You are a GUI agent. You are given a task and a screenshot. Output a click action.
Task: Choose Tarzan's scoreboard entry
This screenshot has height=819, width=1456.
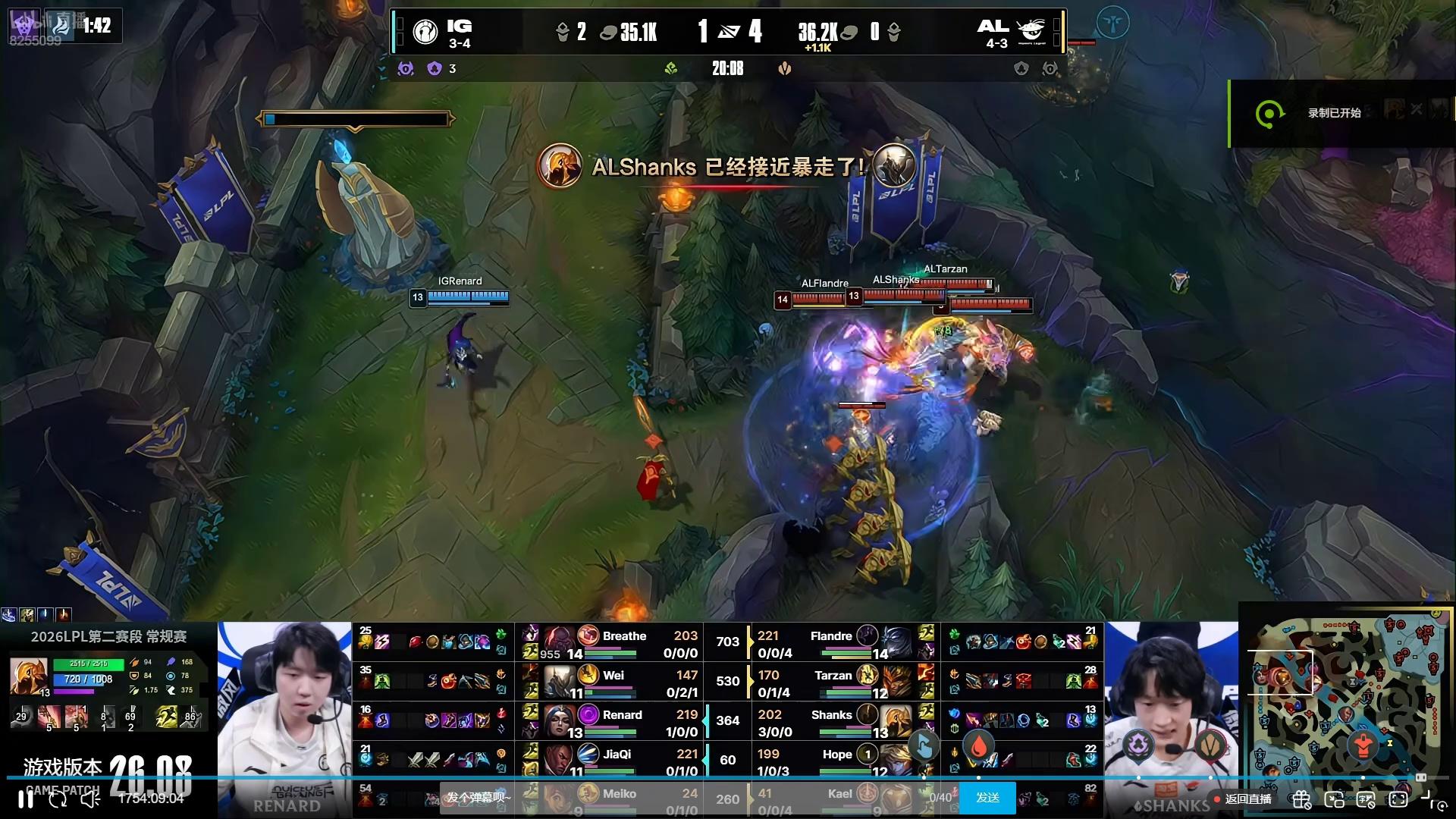click(833, 682)
